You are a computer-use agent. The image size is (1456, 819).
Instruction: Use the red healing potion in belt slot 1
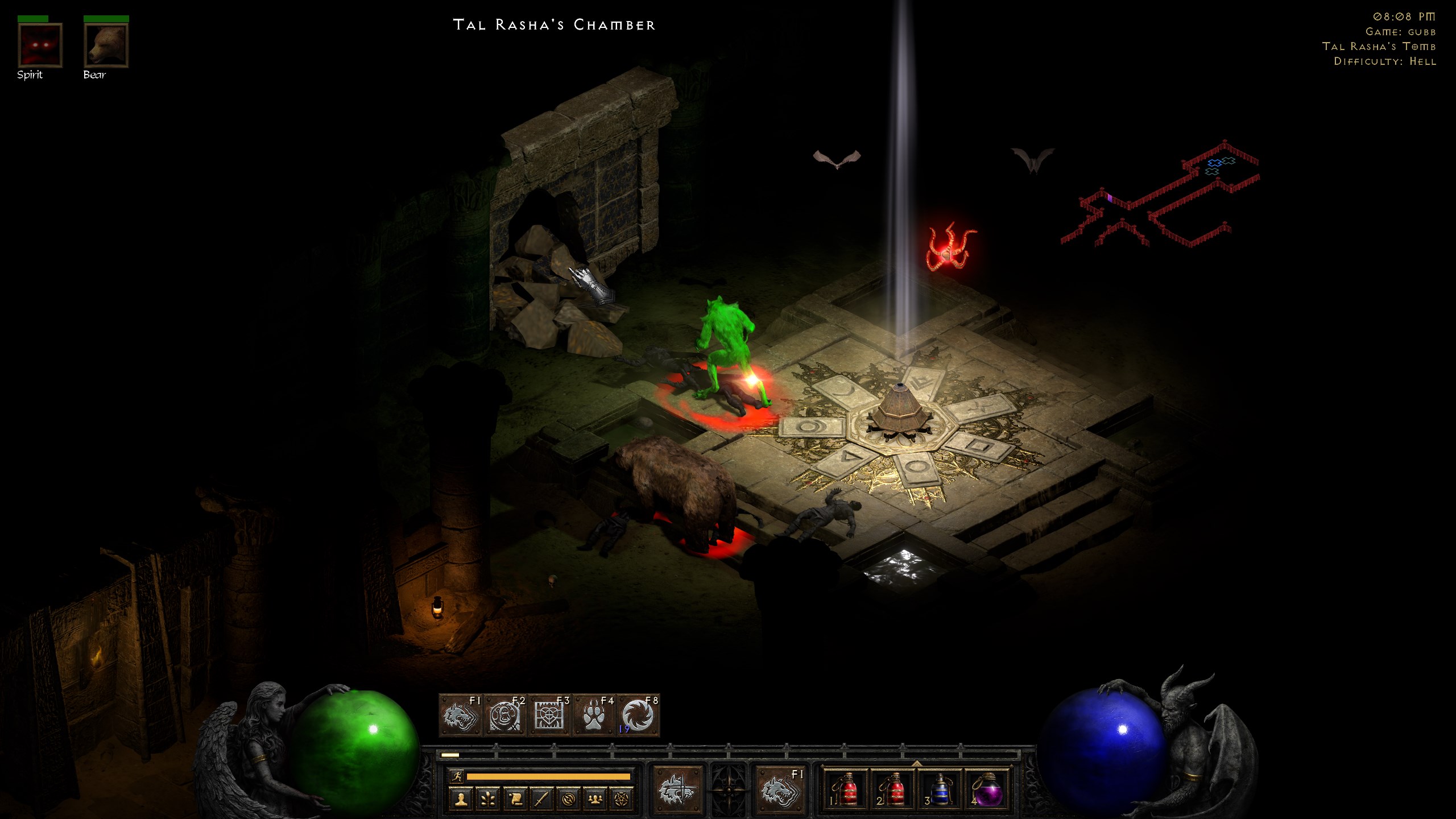point(846,789)
